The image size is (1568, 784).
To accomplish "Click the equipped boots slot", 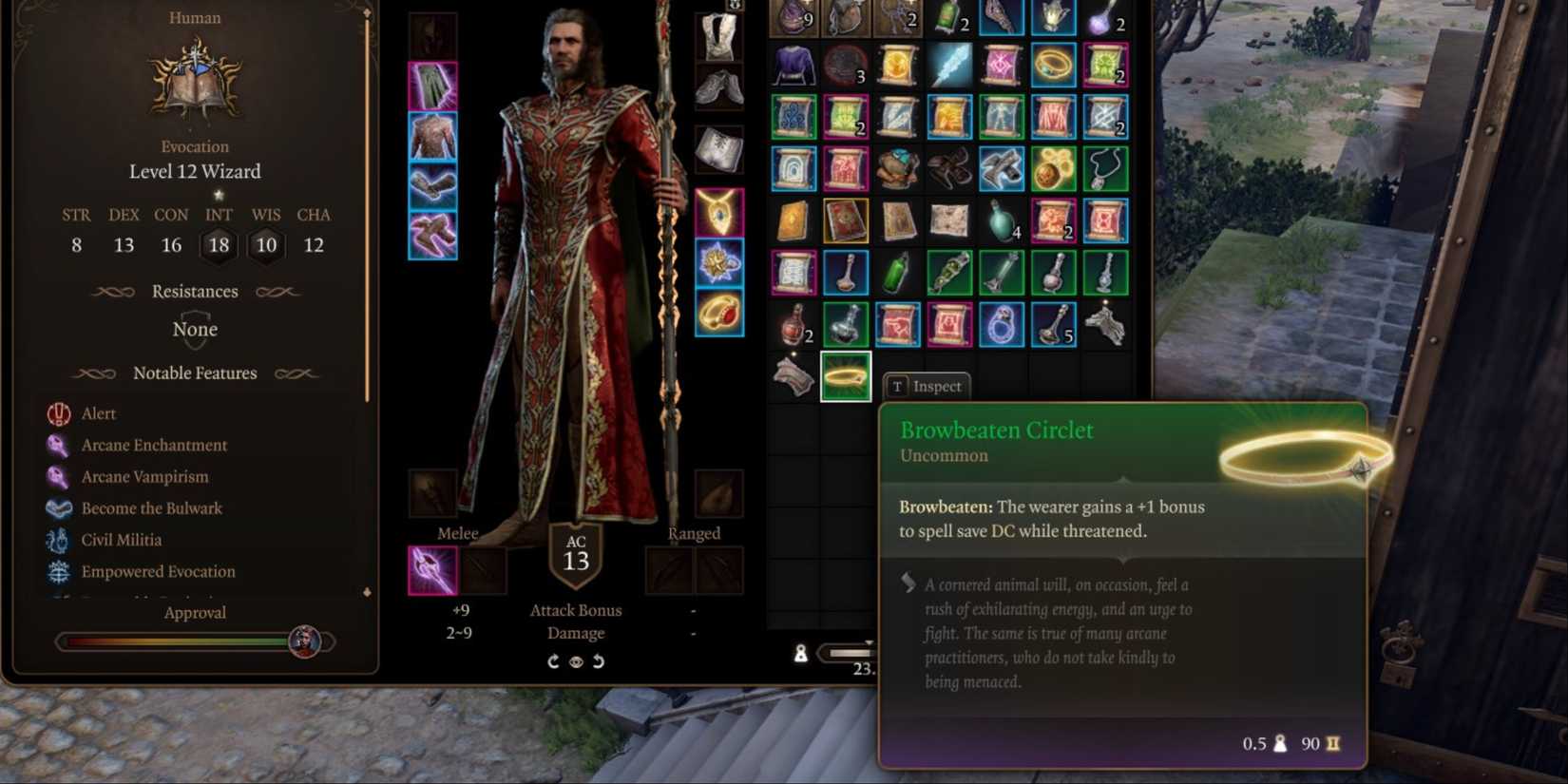I will 433,233.
